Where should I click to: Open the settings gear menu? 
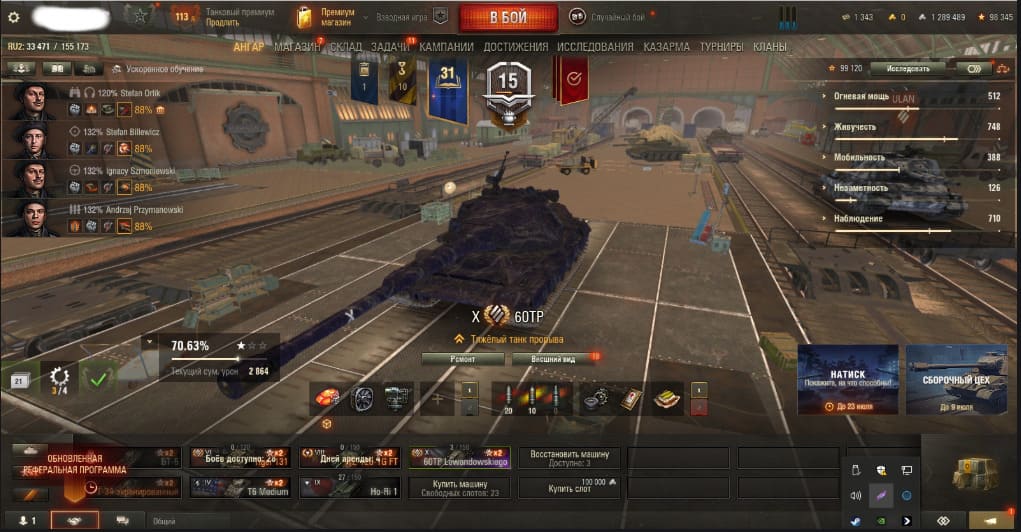14,17
